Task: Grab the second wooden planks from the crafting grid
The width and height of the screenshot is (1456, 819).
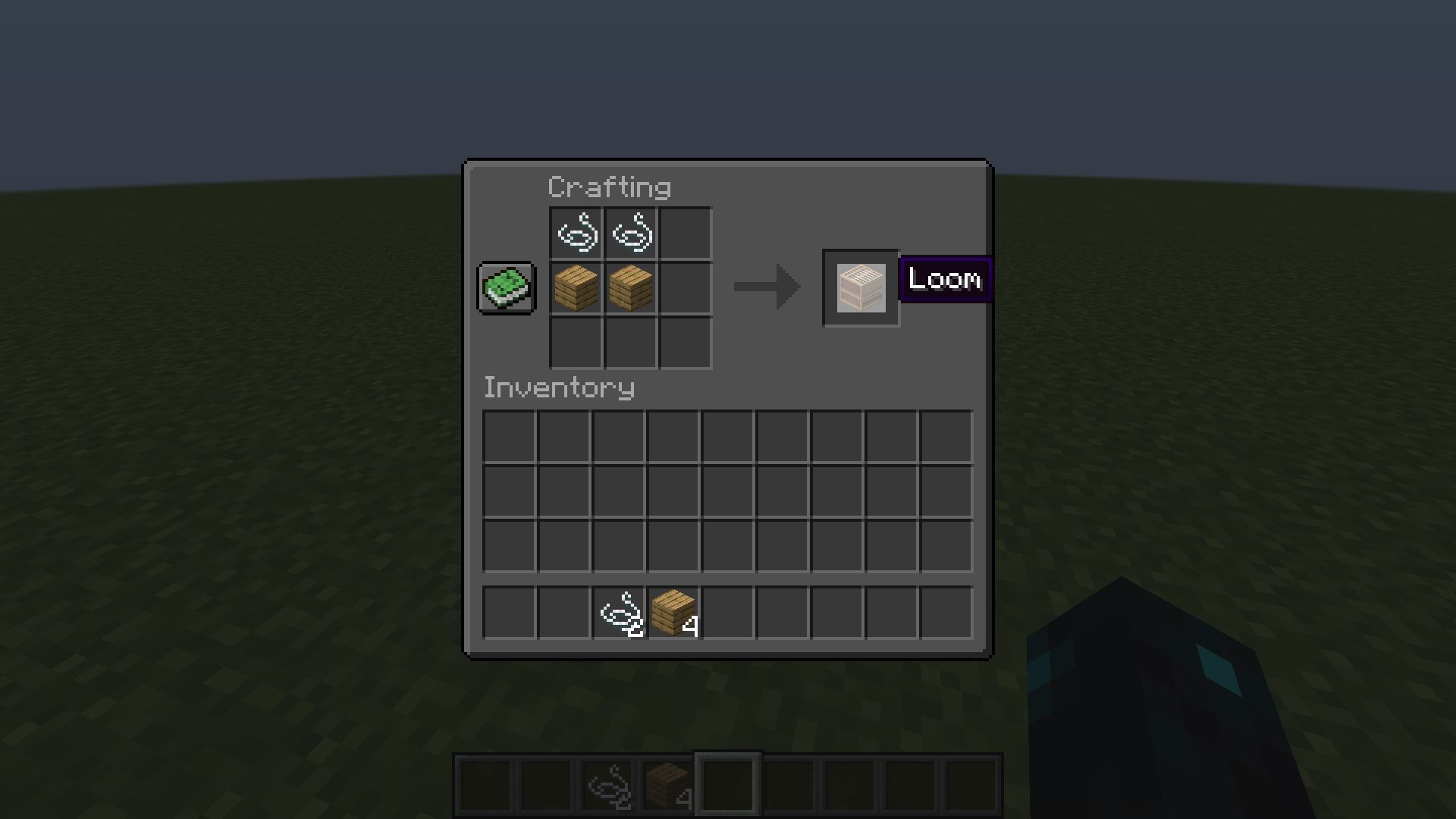Action: [630, 288]
